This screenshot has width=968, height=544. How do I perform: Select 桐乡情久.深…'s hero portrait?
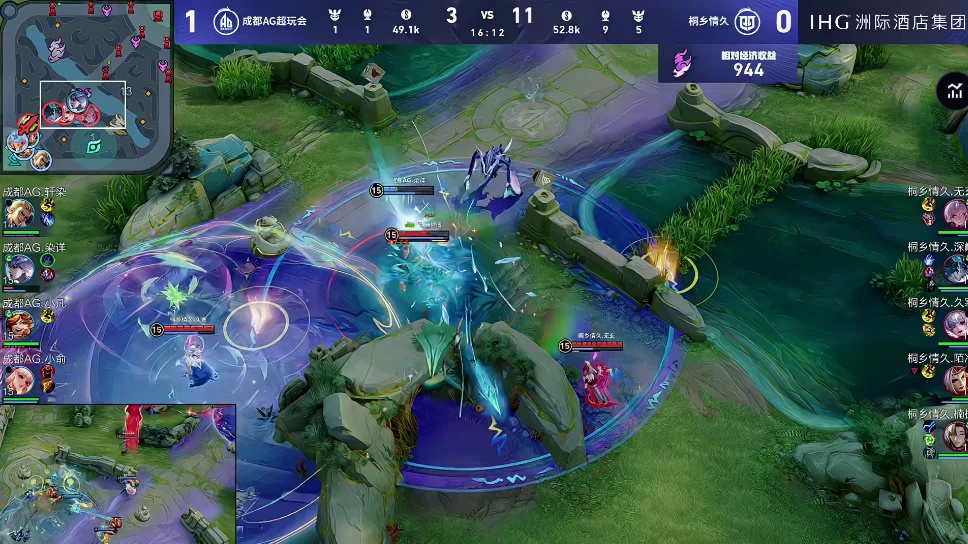tap(955, 268)
